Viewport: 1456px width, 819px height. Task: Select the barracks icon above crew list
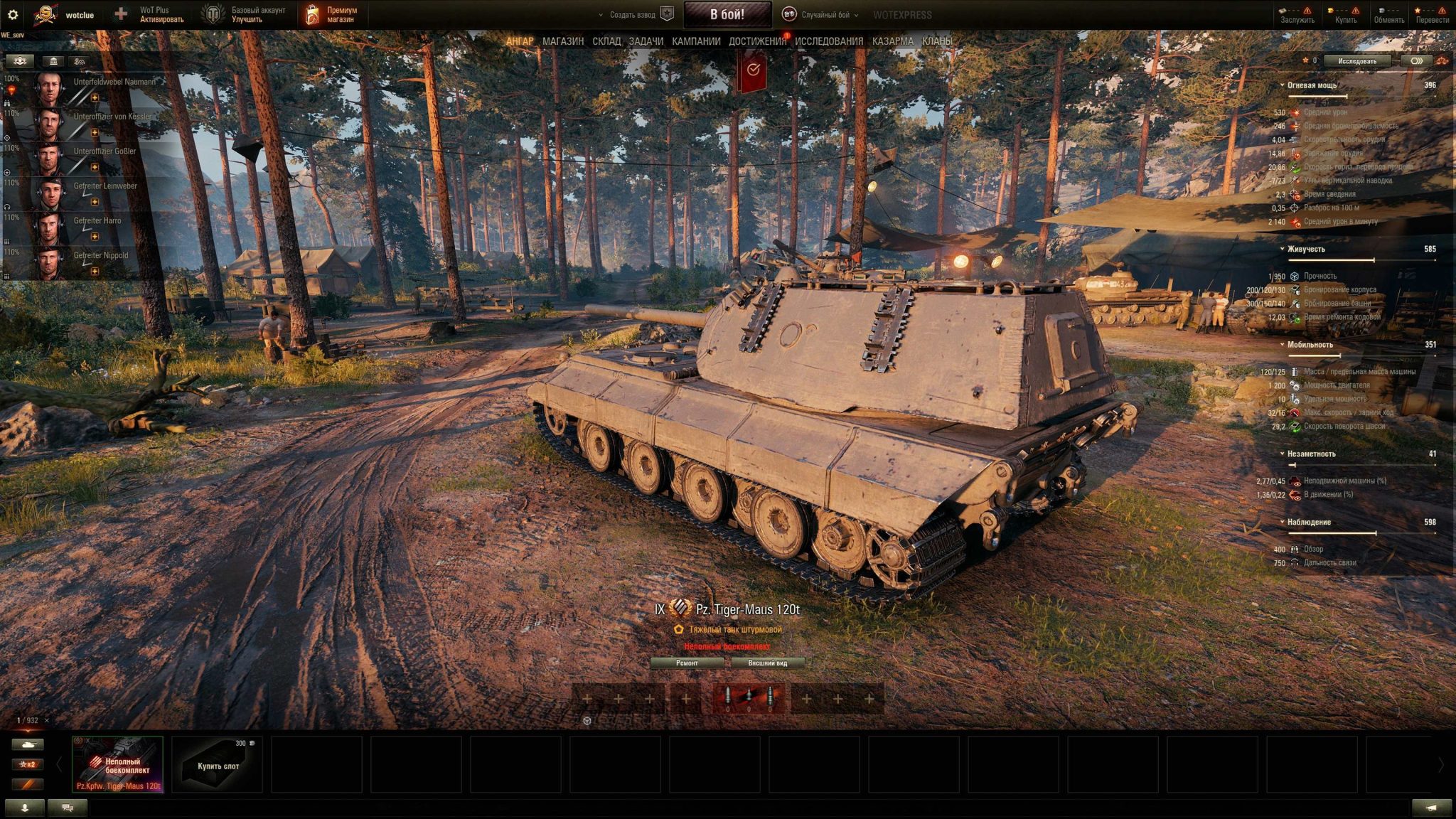52,62
